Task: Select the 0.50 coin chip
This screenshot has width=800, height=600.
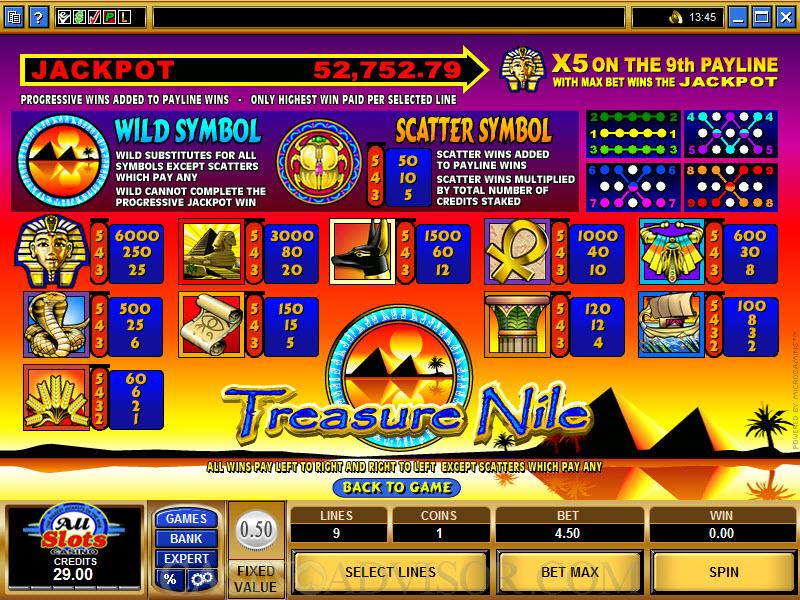Action: point(256,529)
